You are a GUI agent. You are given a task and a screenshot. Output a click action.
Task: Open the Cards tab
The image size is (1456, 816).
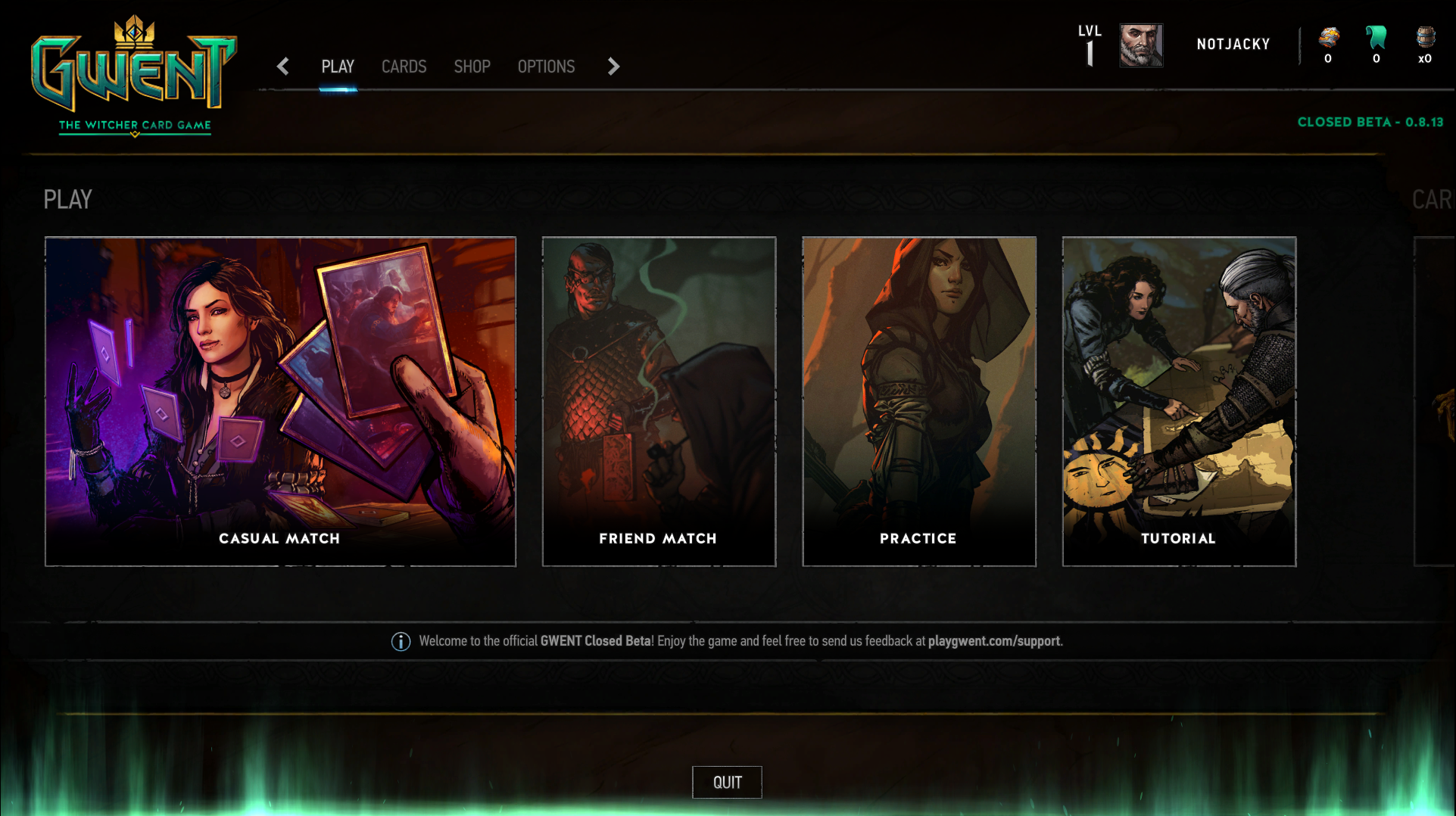tap(404, 67)
